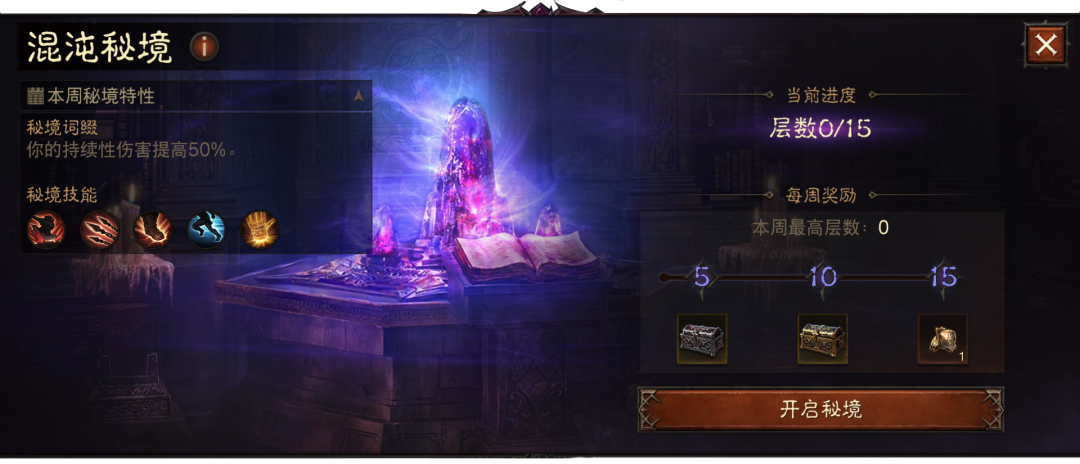This screenshot has height=464, width=1080.
Task: View the blue sprinting figure skill
Action: 206,229
